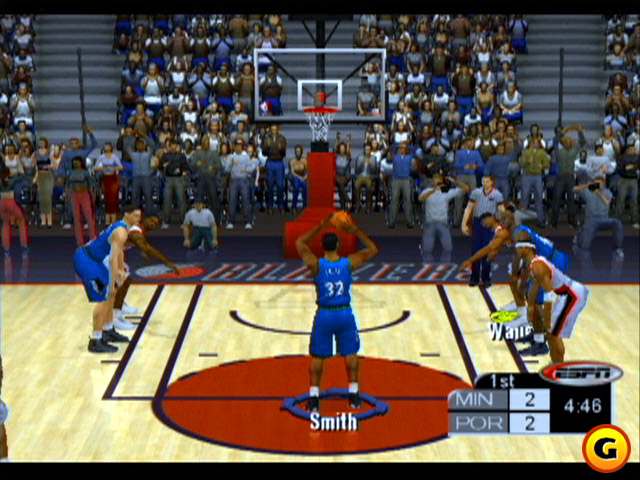Screen dimensions: 640x480
Task: Click the ESPN logo above the scoreboard
Action: pyautogui.click(x=581, y=373)
